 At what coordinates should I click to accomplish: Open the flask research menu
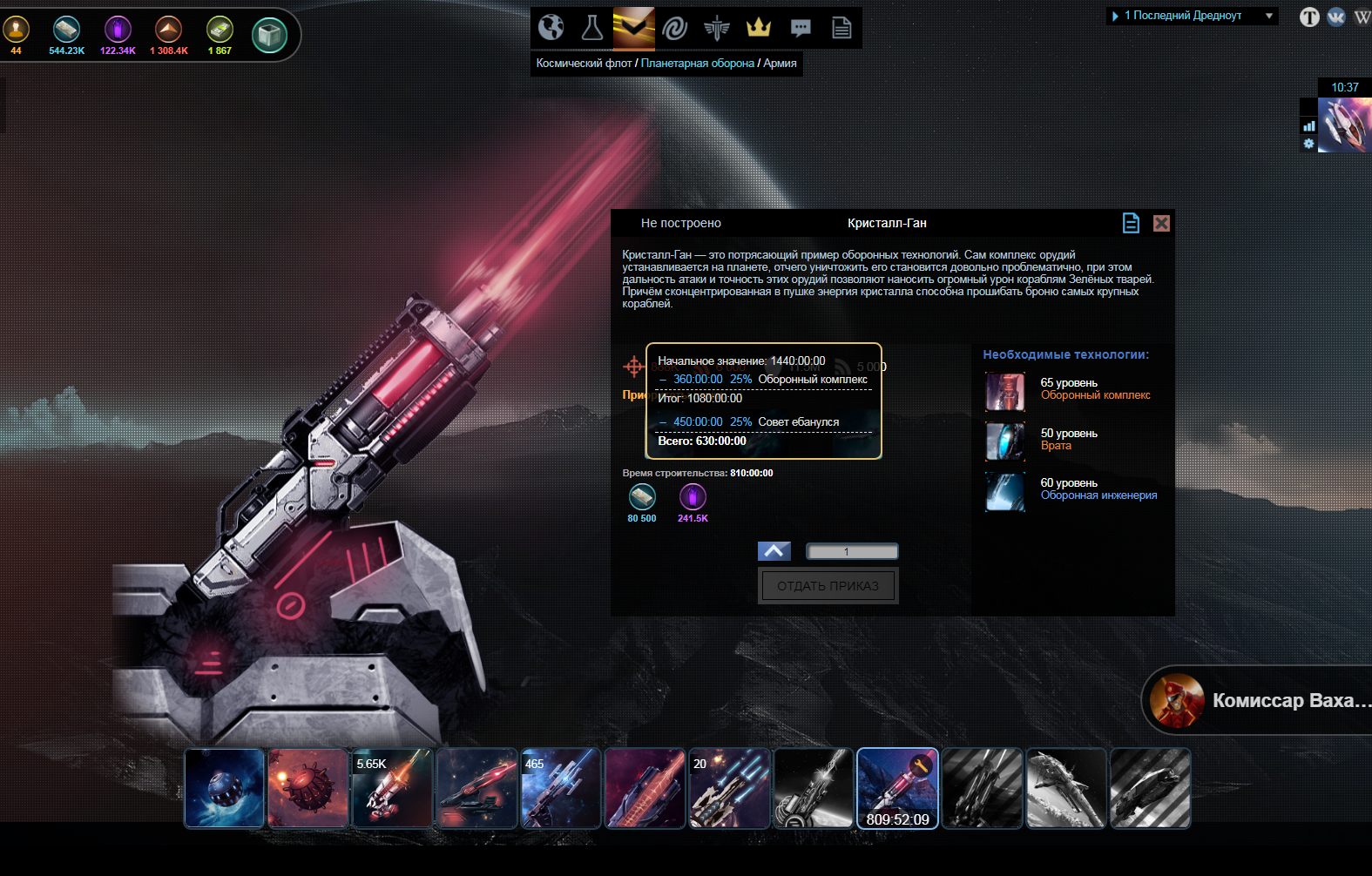592,28
